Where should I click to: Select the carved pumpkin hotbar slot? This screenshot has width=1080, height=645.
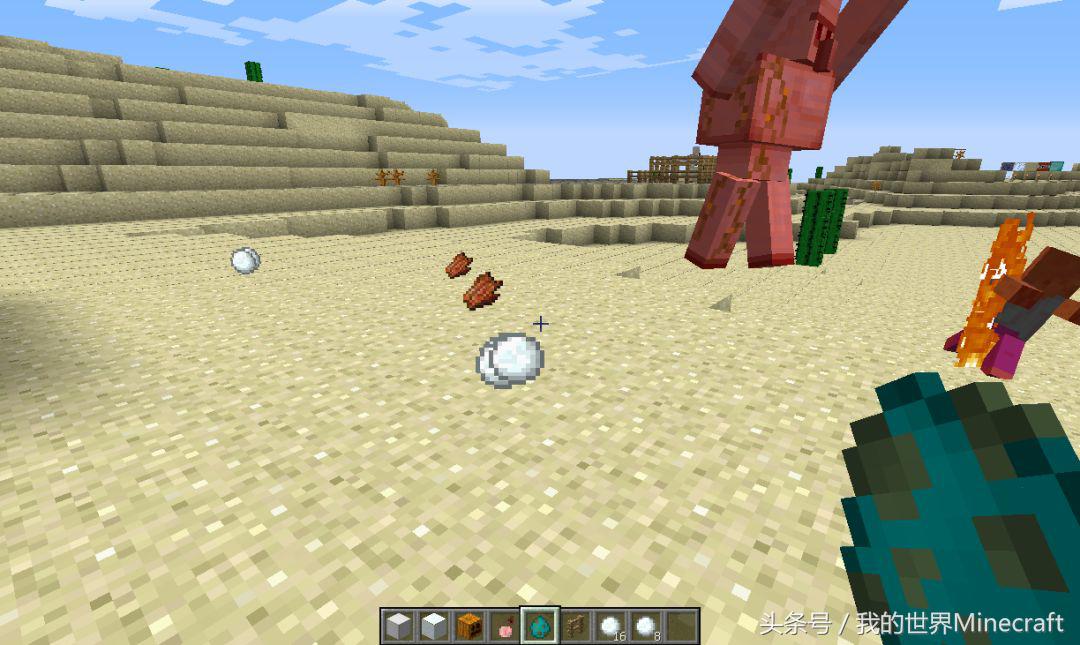pyautogui.click(x=469, y=627)
